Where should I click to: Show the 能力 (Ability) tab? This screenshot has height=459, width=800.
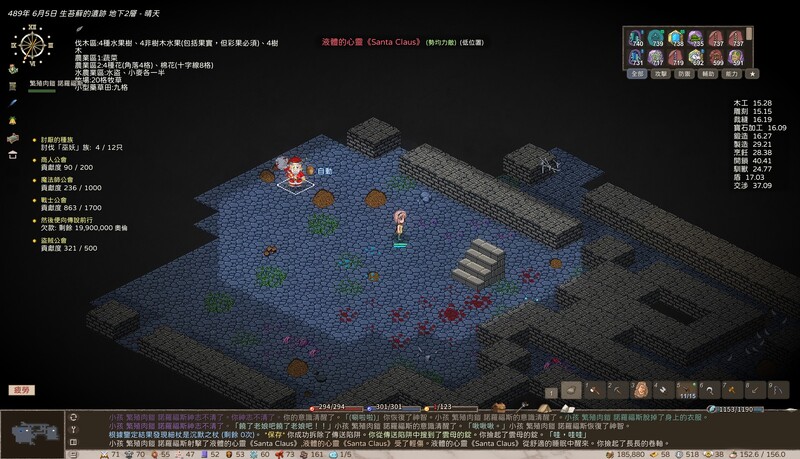[x=731, y=74]
